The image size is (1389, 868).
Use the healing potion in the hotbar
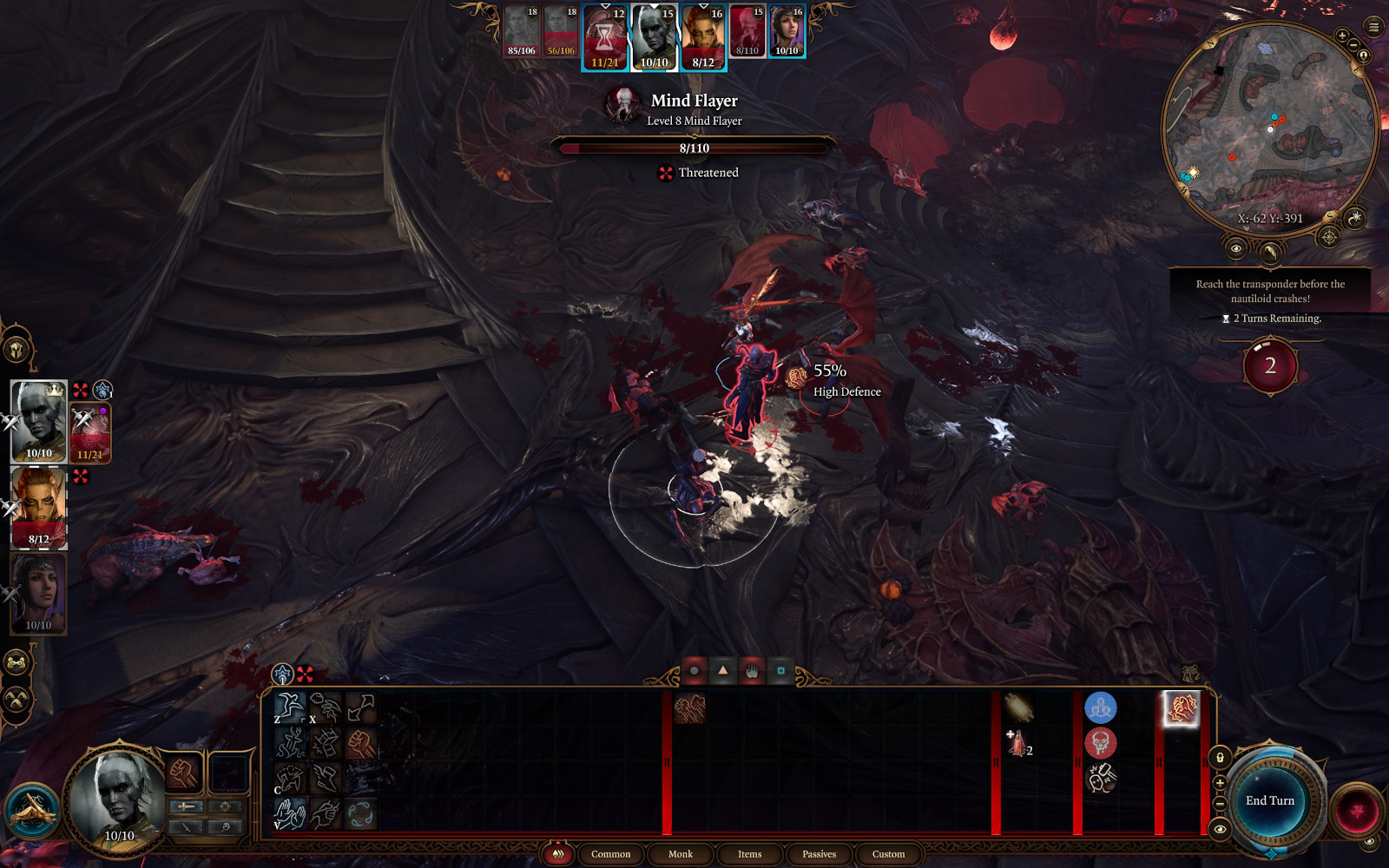1018,745
